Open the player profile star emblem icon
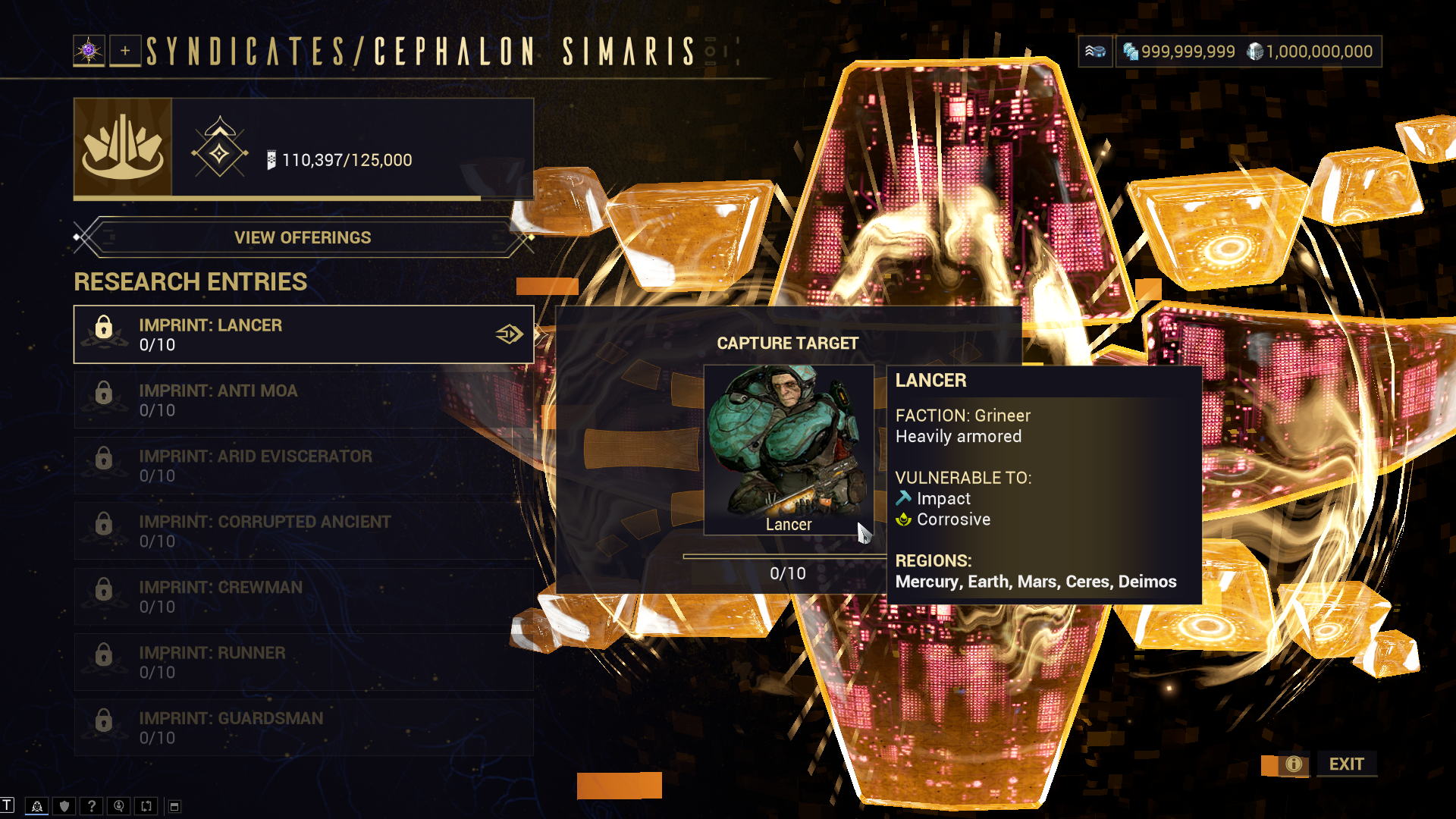This screenshot has height=819, width=1456. pyautogui.click(x=89, y=51)
